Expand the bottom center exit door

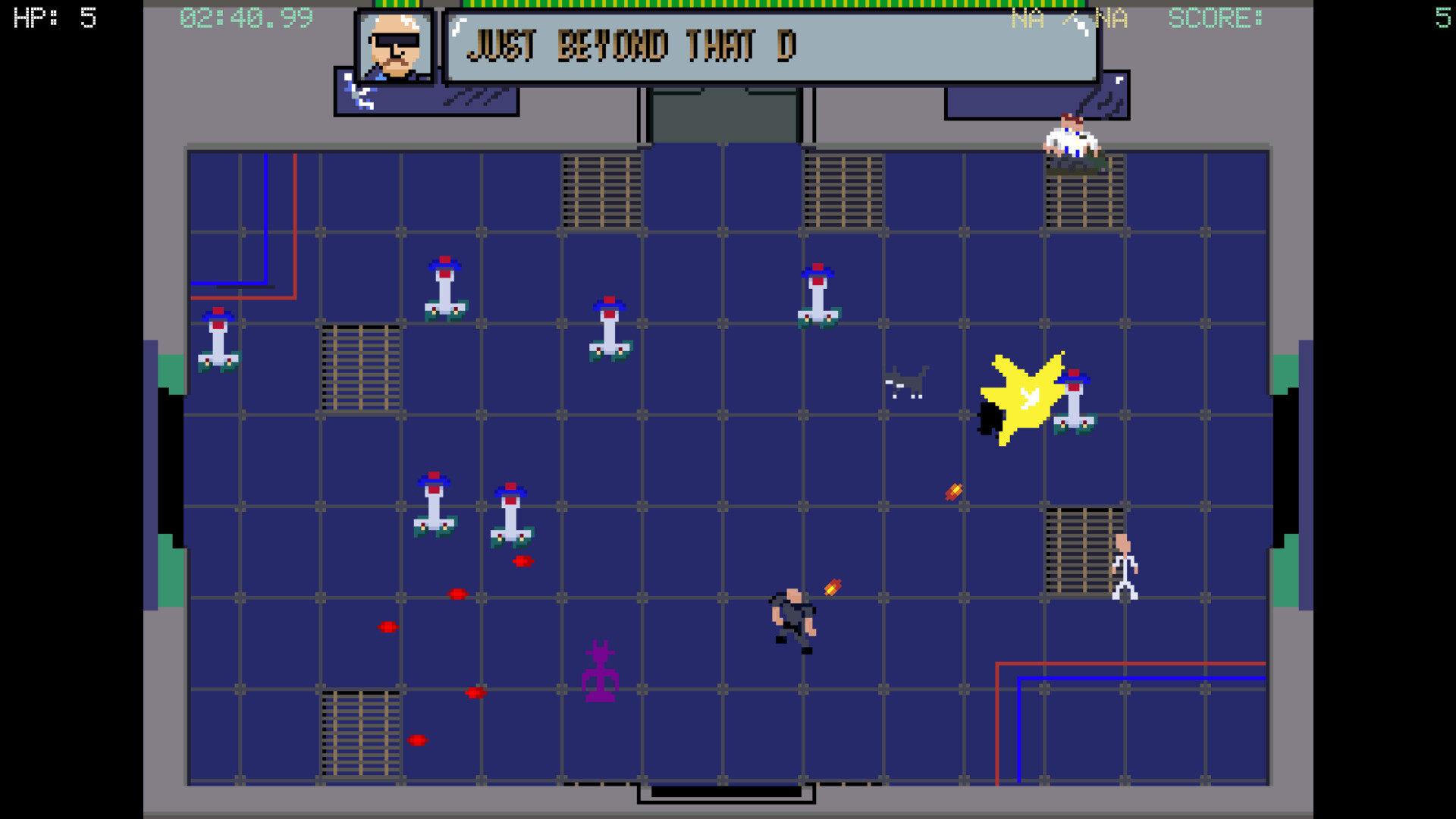(x=726, y=794)
